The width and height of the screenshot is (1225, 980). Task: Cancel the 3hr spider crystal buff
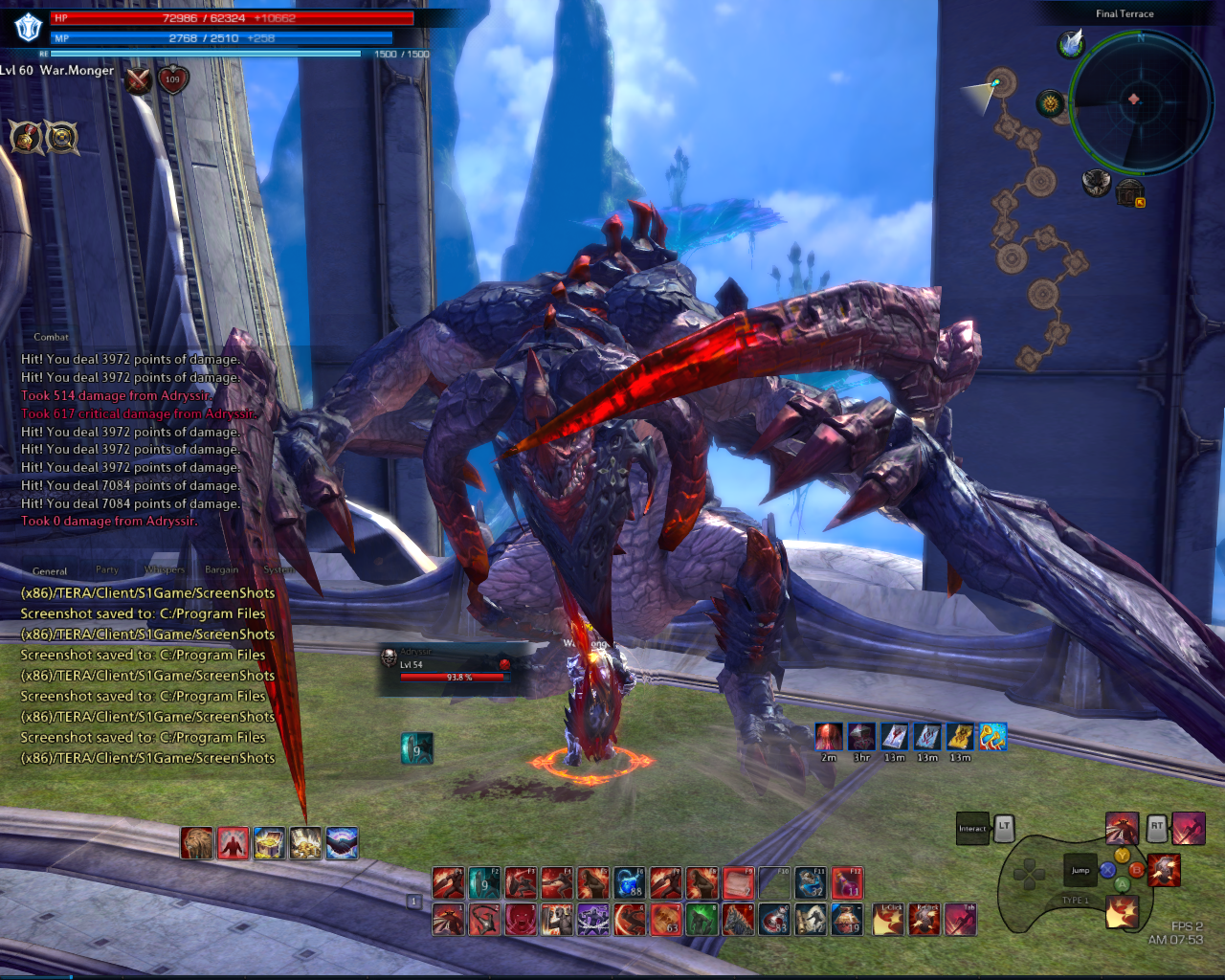[861, 737]
